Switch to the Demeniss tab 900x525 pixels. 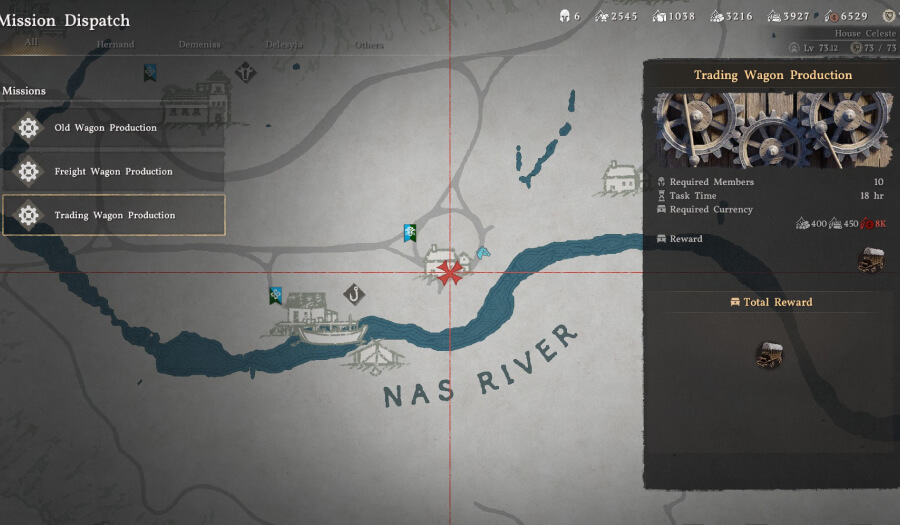199,45
